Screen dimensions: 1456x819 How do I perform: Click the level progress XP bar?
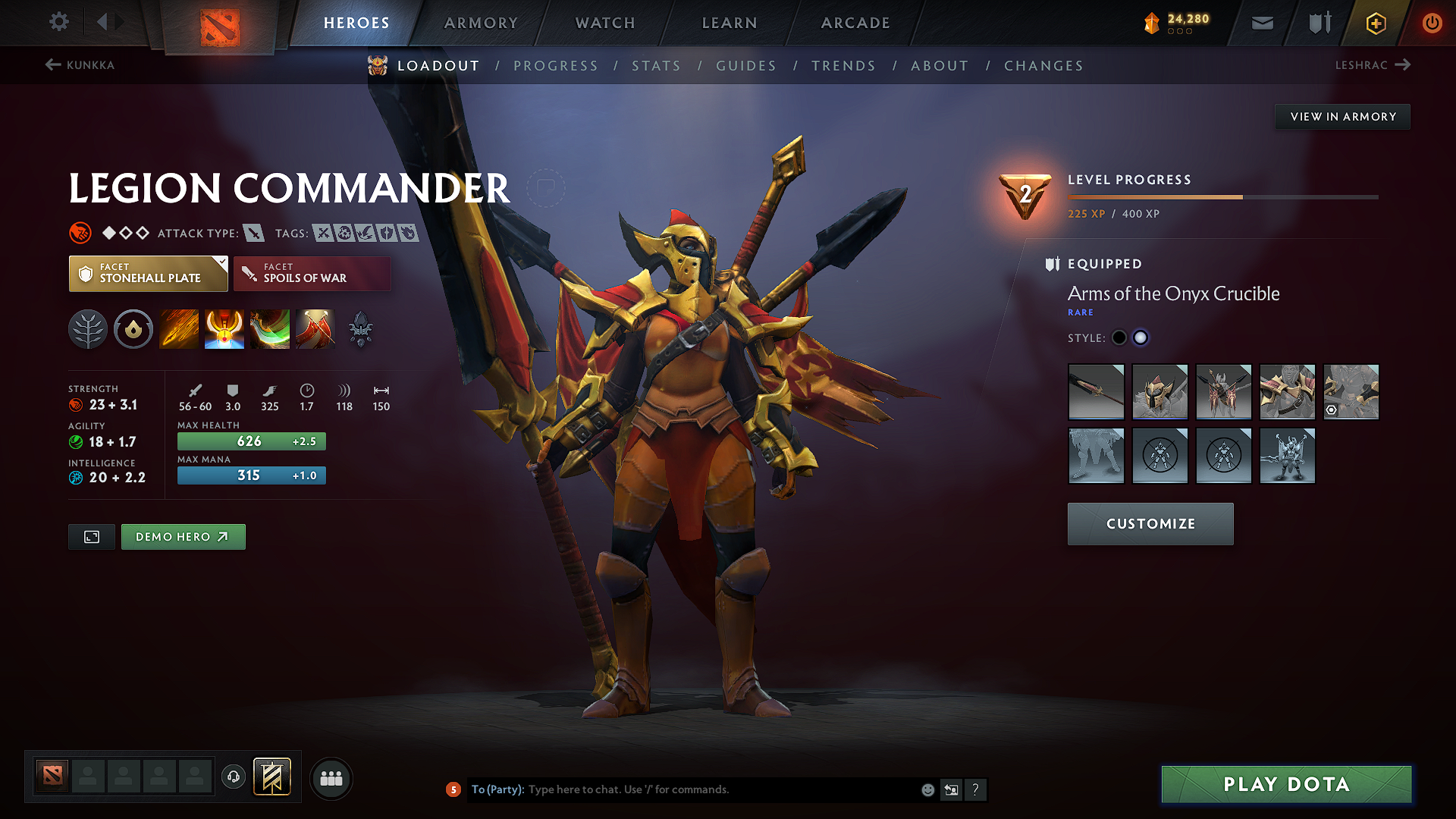pos(1222,196)
